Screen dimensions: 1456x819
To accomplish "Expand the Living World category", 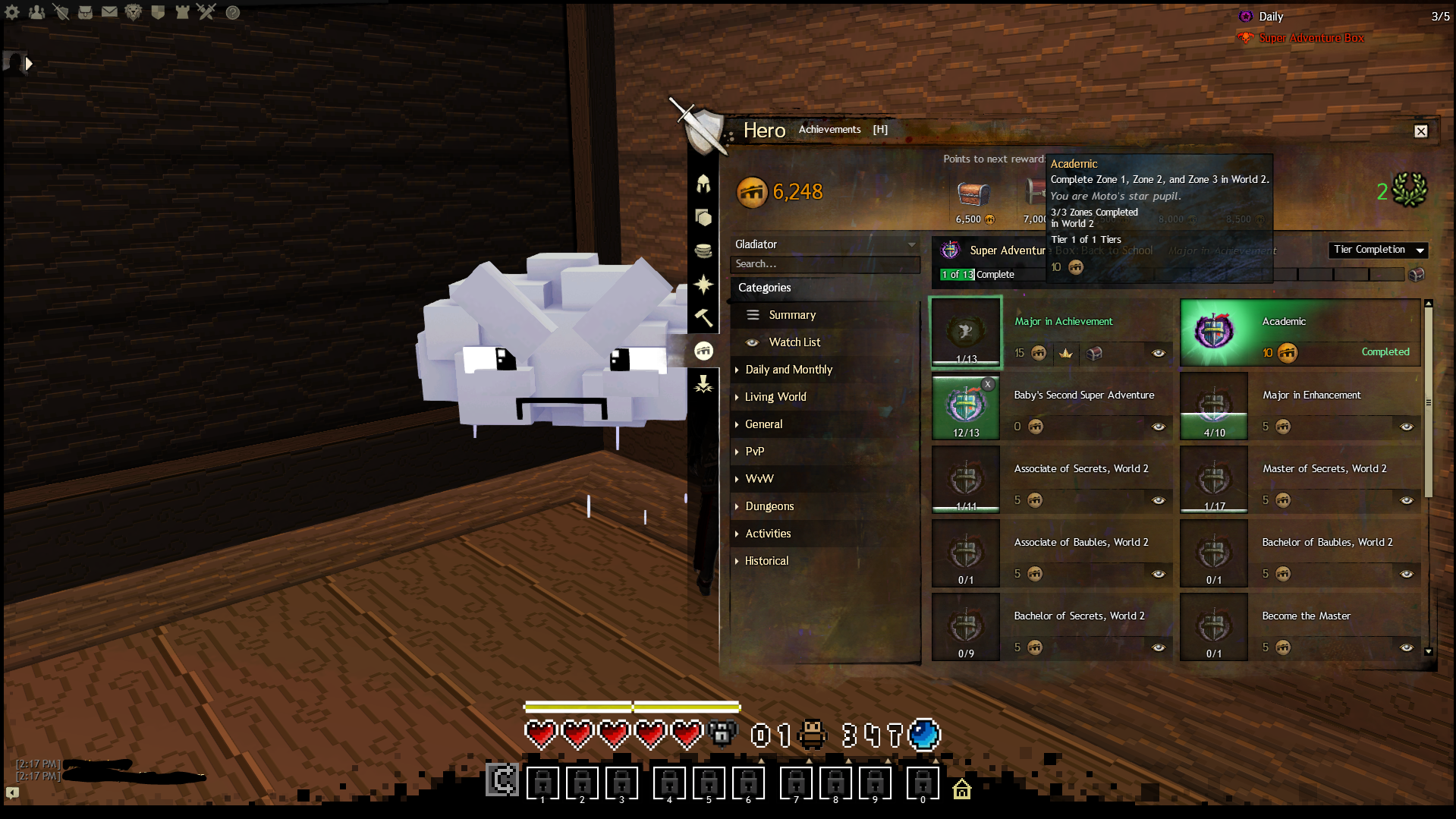I will click(x=775, y=397).
